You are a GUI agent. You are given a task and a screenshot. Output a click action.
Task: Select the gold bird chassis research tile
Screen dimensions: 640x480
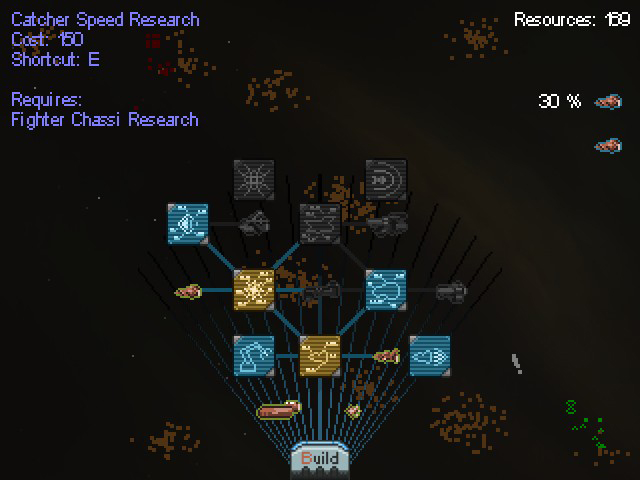pyautogui.click(x=320, y=355)
